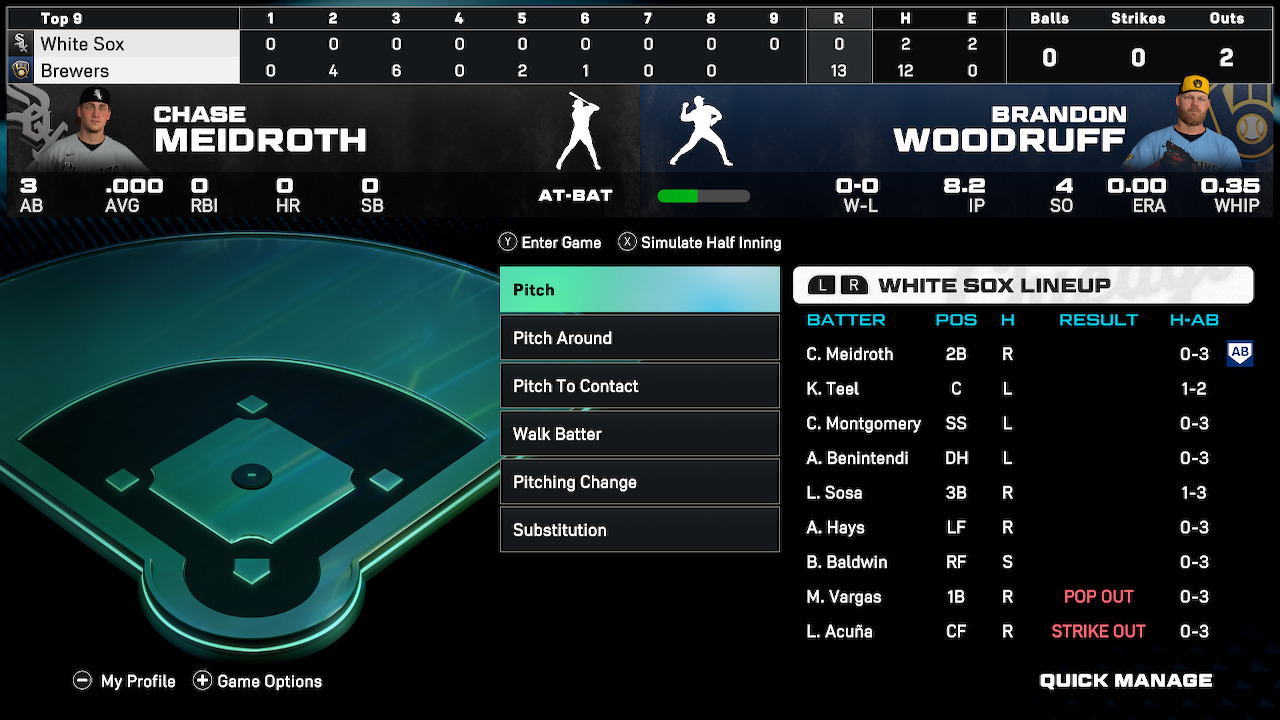
Task: Choose the Walk Batter option
Action: coord(639,434)
